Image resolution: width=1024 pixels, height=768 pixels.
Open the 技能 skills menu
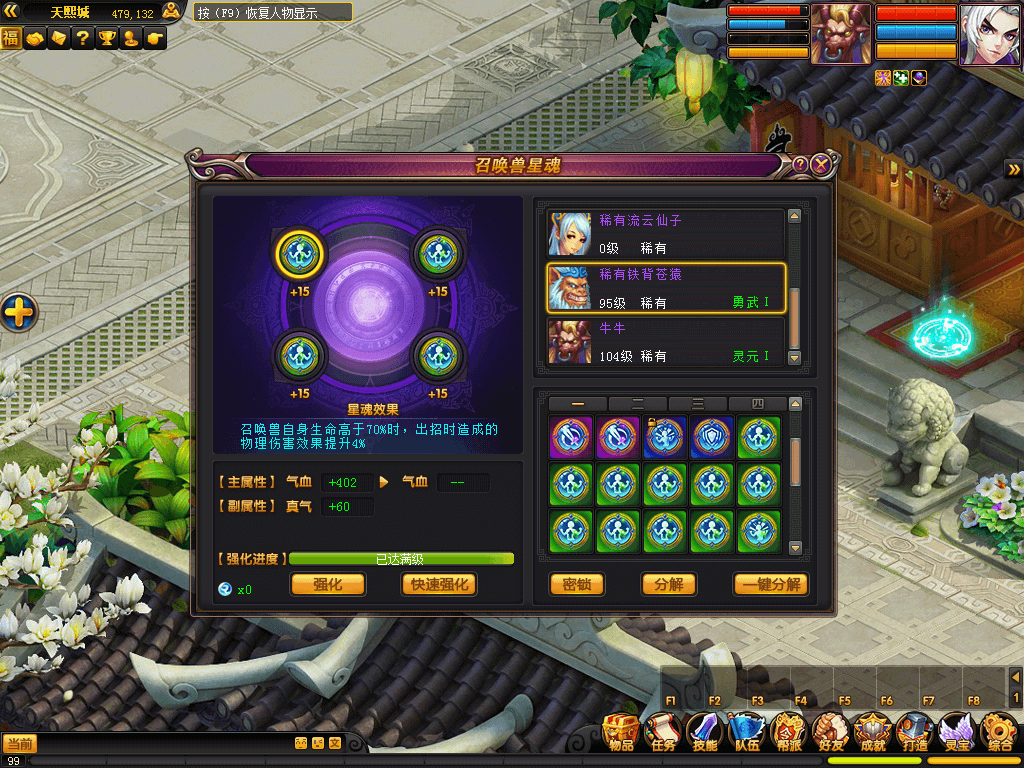coord(706,732)
